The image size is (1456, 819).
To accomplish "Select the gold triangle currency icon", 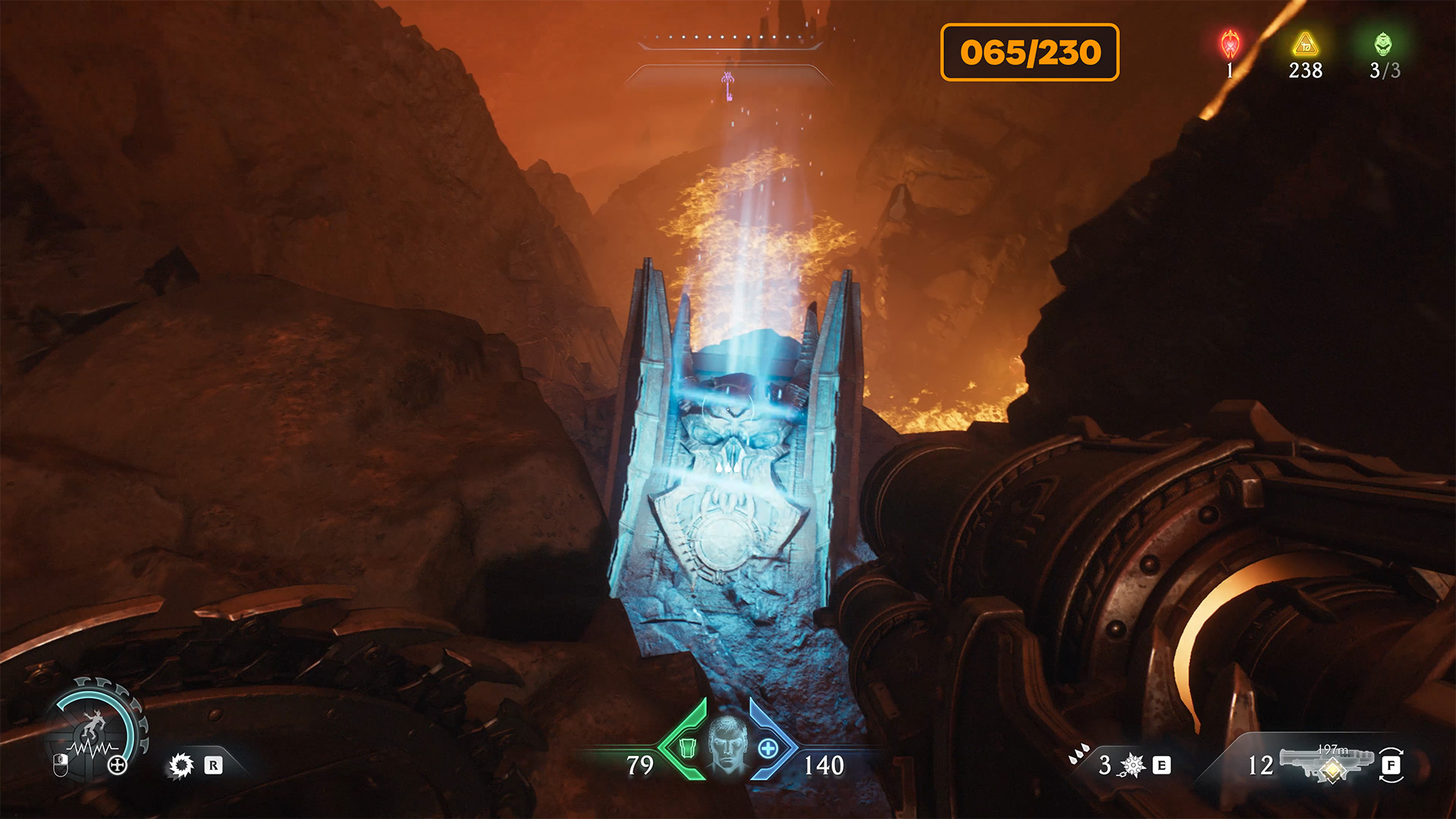I will (1305, 44).
